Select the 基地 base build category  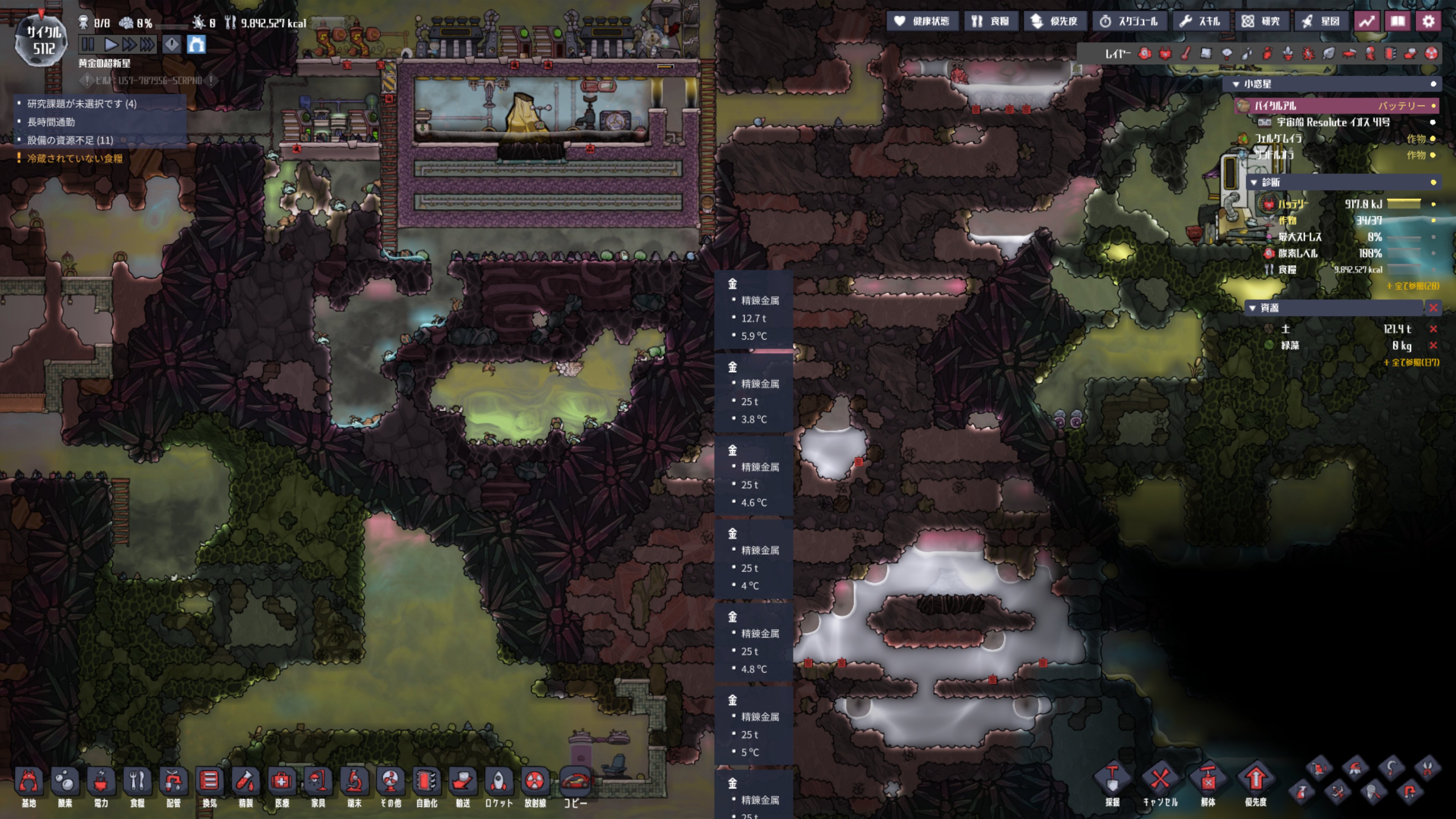click(x=28, y=786)
